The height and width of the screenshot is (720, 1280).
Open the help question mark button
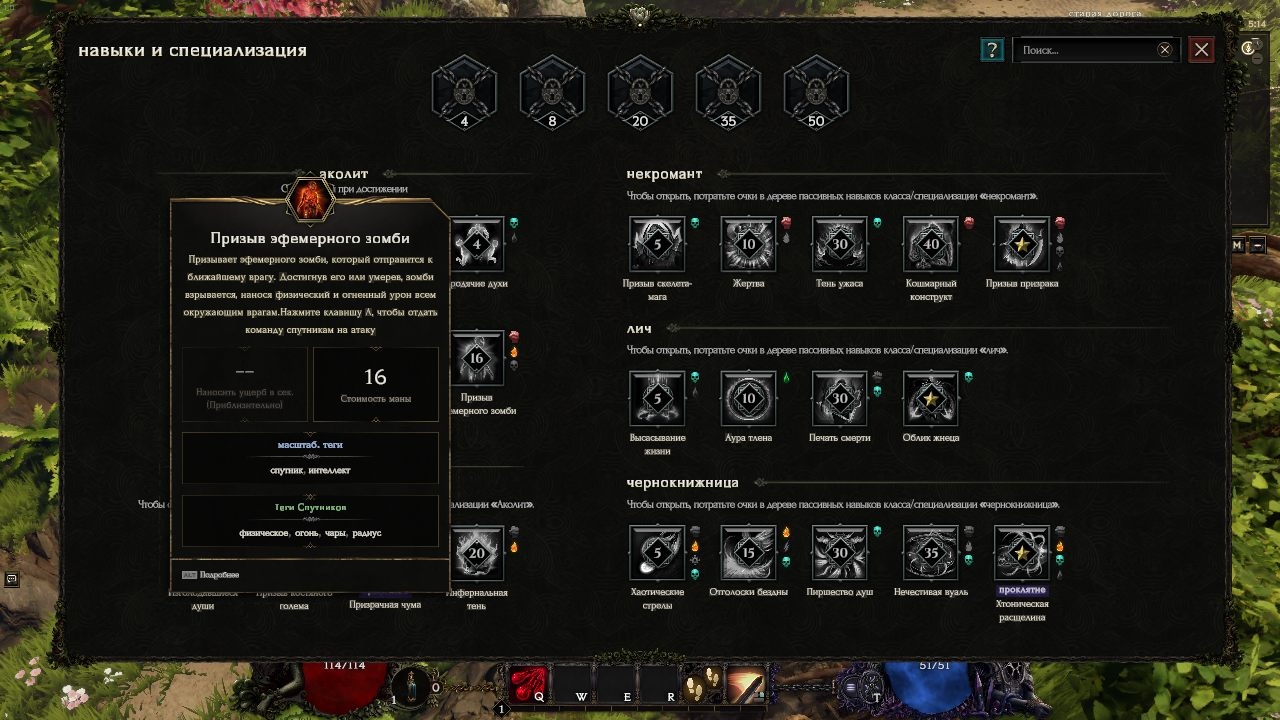coord(991,50)
